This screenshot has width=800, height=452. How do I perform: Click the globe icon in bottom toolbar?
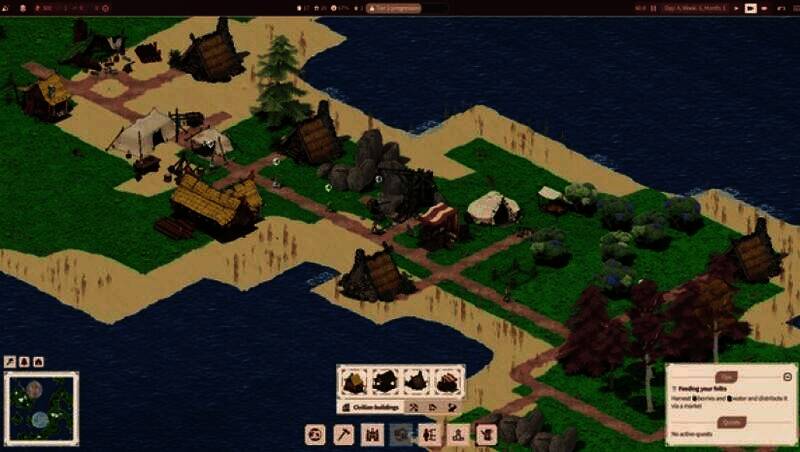click(x=316, y=435)
